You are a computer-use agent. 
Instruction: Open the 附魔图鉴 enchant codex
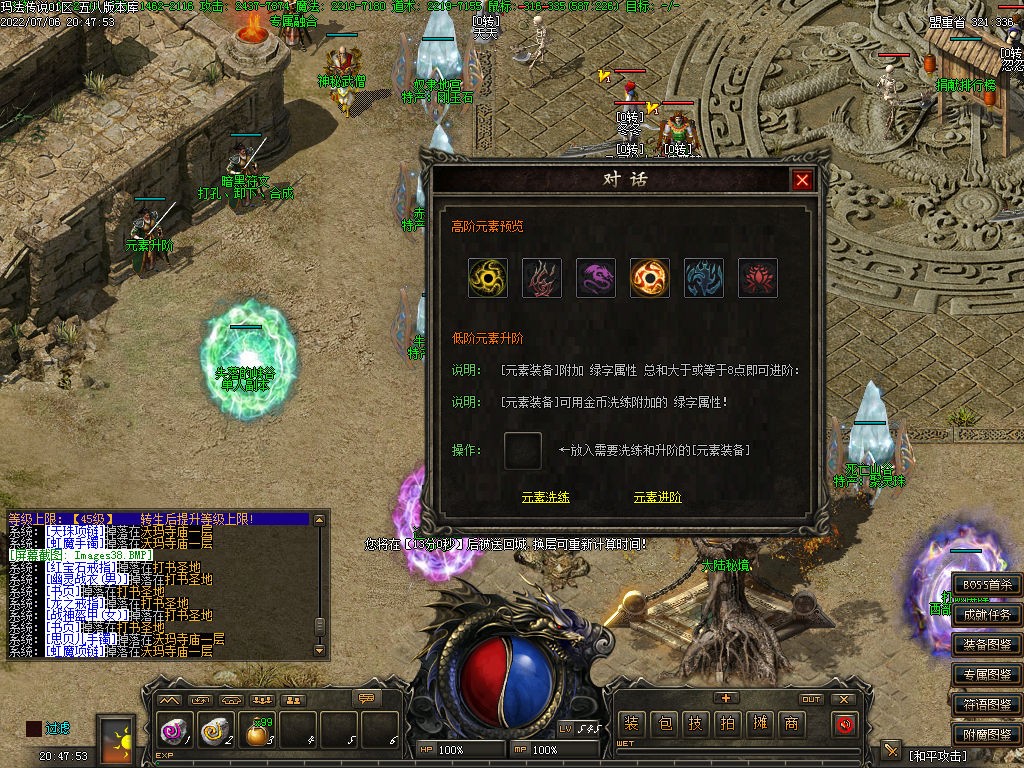(x=986, y=734)
